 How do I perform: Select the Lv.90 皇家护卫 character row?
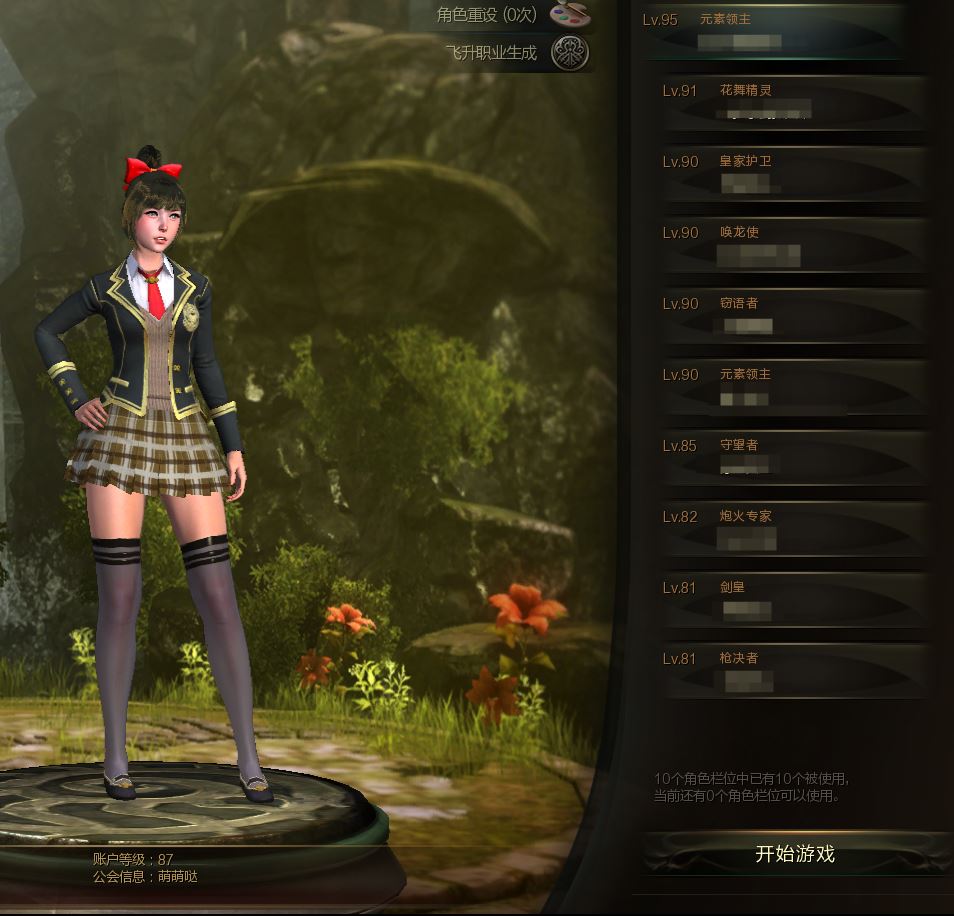tap(795, 173)
